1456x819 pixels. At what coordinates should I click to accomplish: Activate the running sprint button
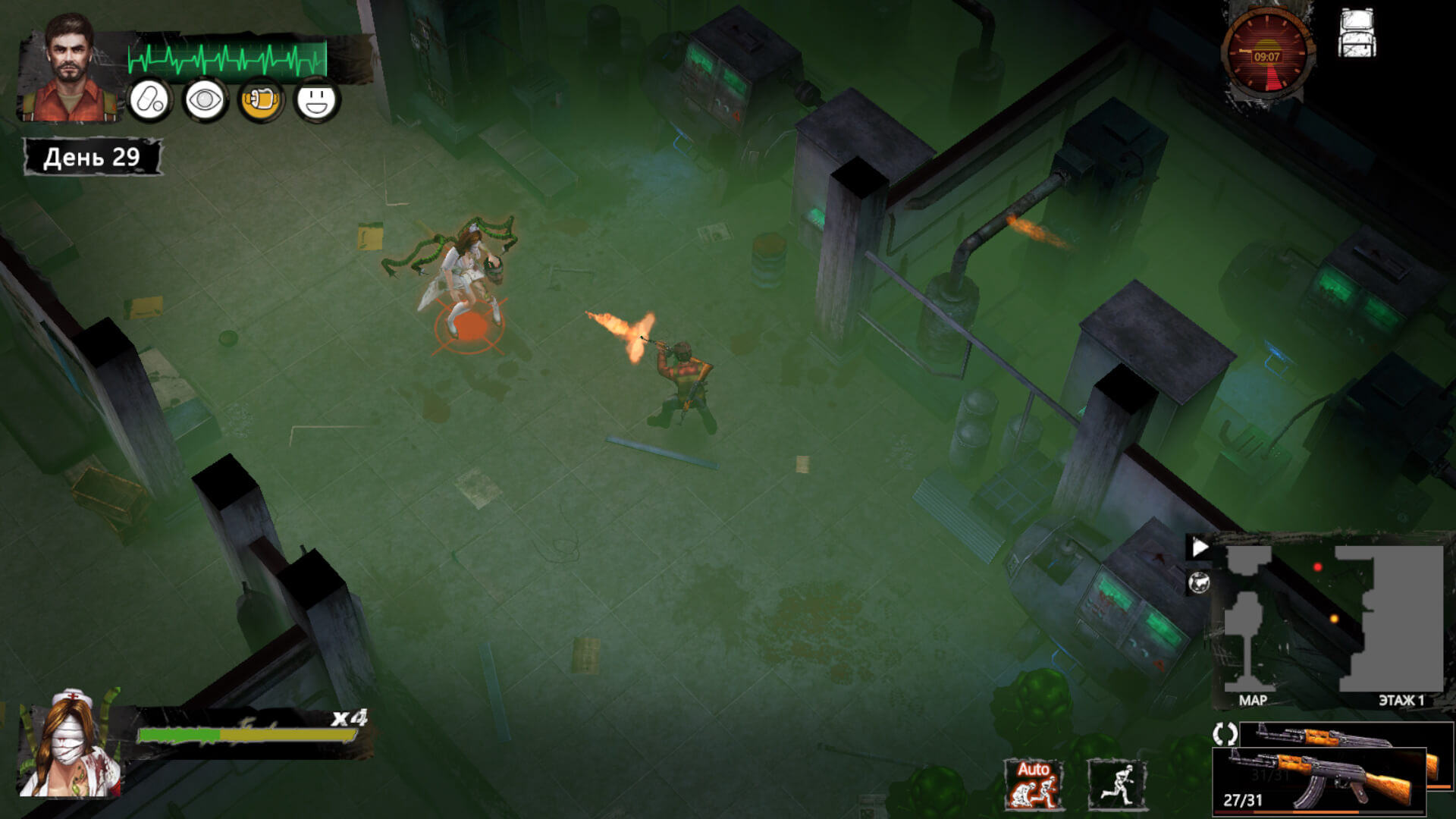click(x=1117, y=785)
